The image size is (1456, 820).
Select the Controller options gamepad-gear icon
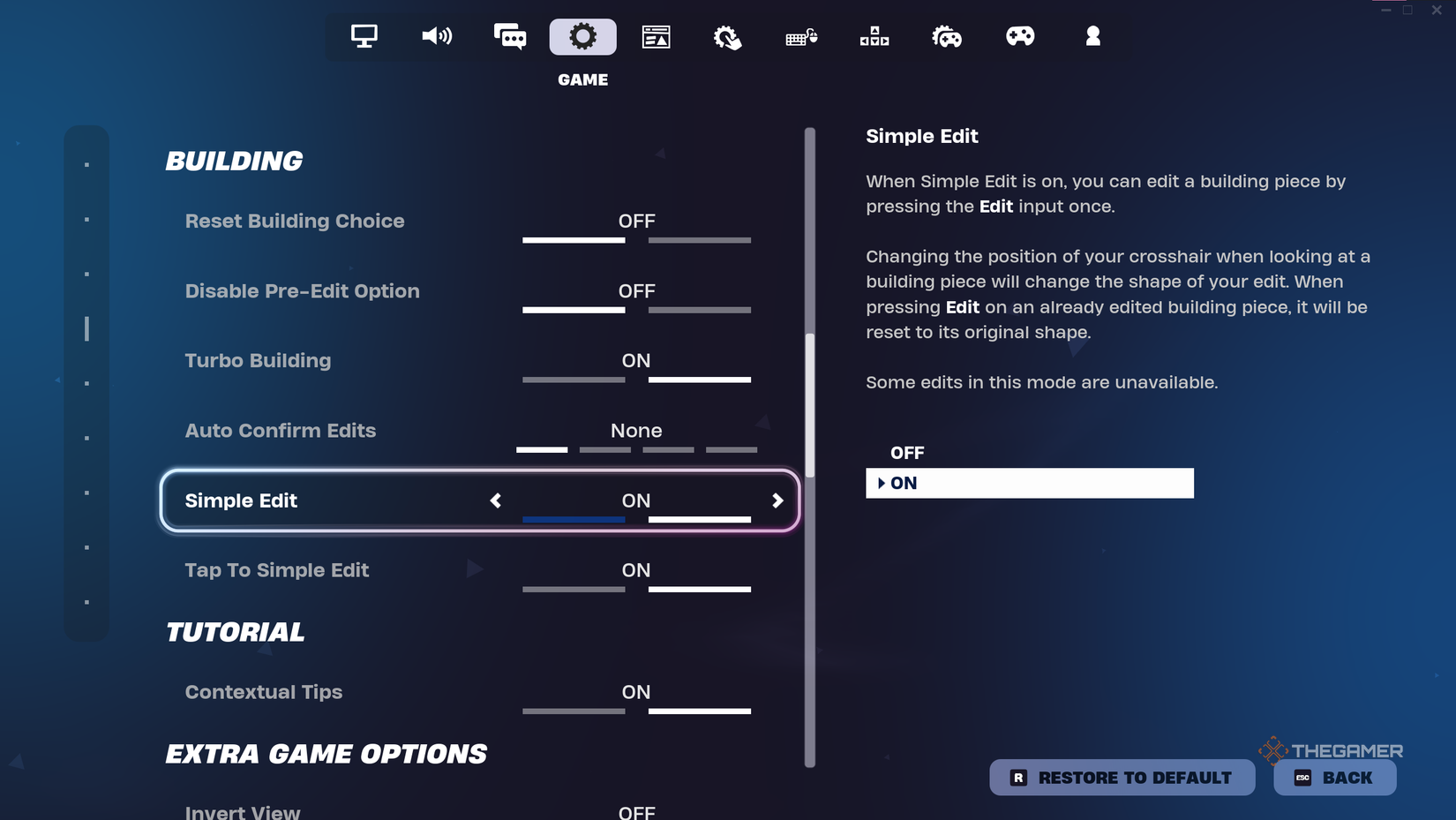pyautogui.click(x=947, y=36)
